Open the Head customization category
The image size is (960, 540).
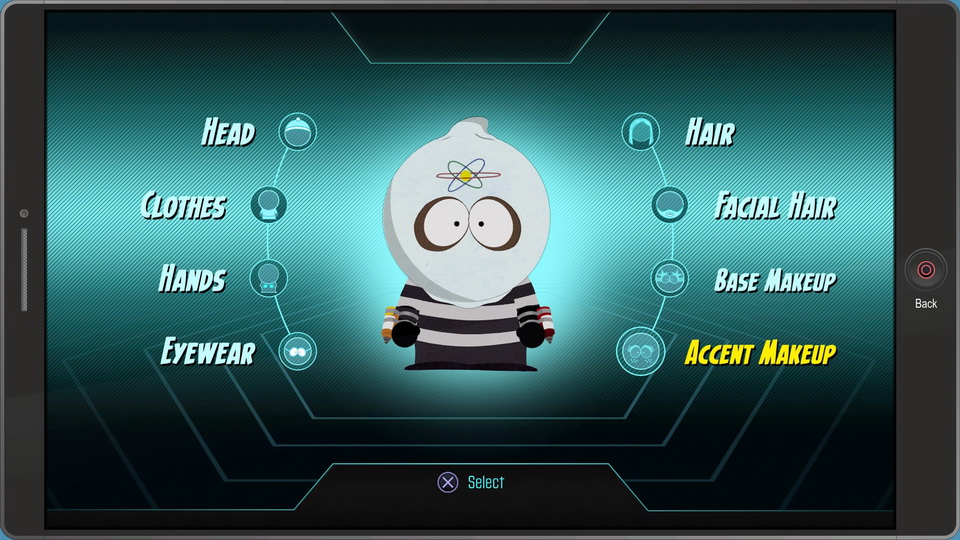pos(229,132)
